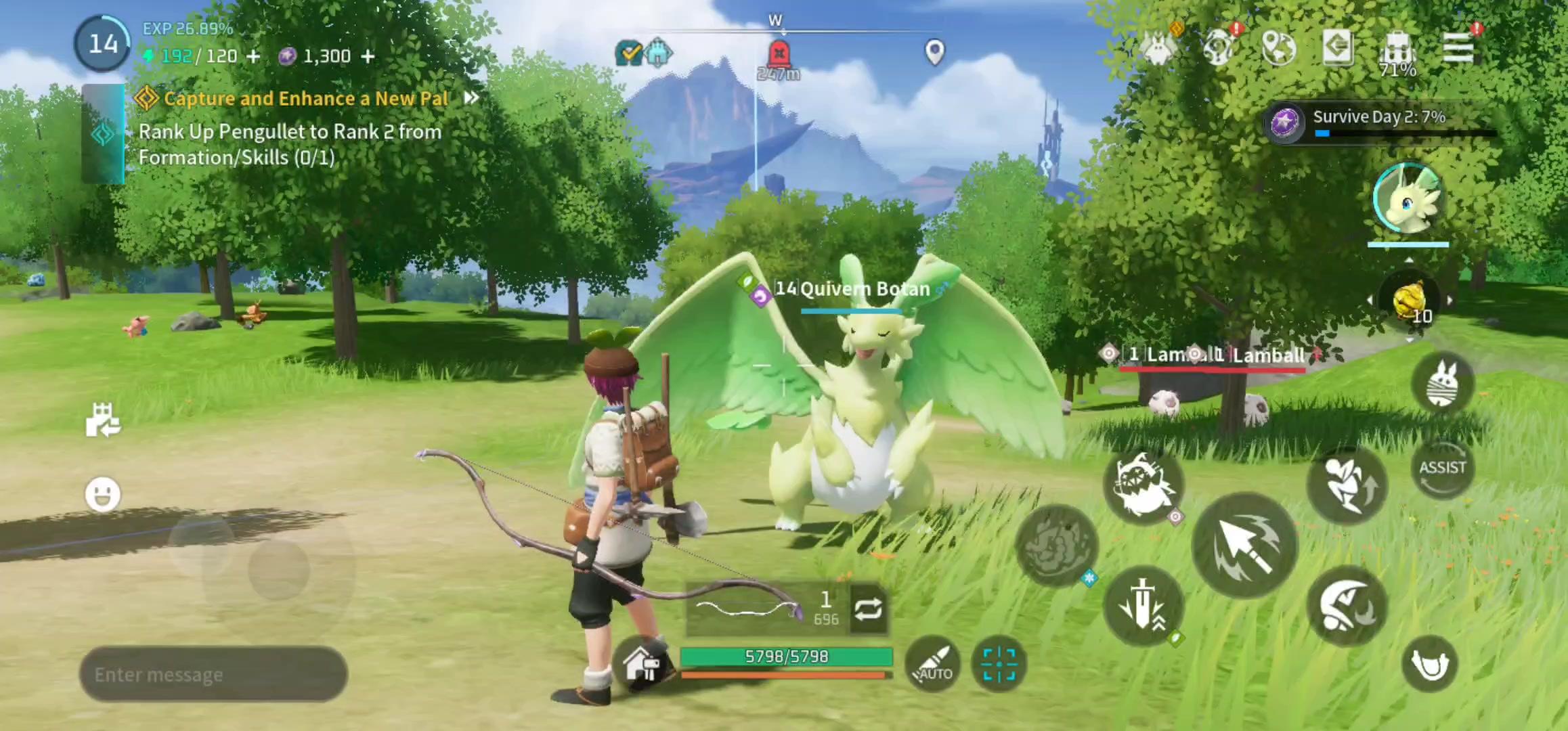Viewport: 1568px width, 731px height.
Task: Toggle the cyan target lock-on reticle
Action: (x=999, y=664)
